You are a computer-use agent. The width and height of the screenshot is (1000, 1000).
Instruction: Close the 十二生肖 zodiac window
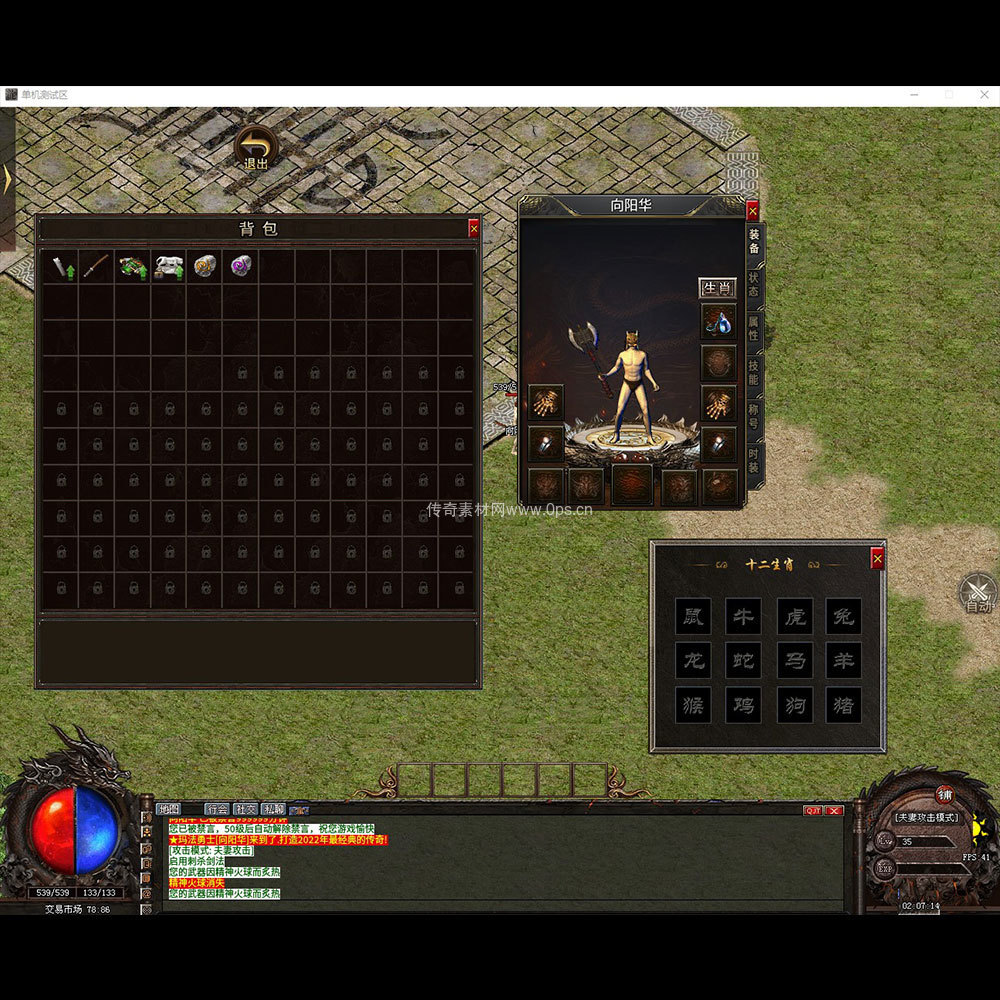point(877,559)
